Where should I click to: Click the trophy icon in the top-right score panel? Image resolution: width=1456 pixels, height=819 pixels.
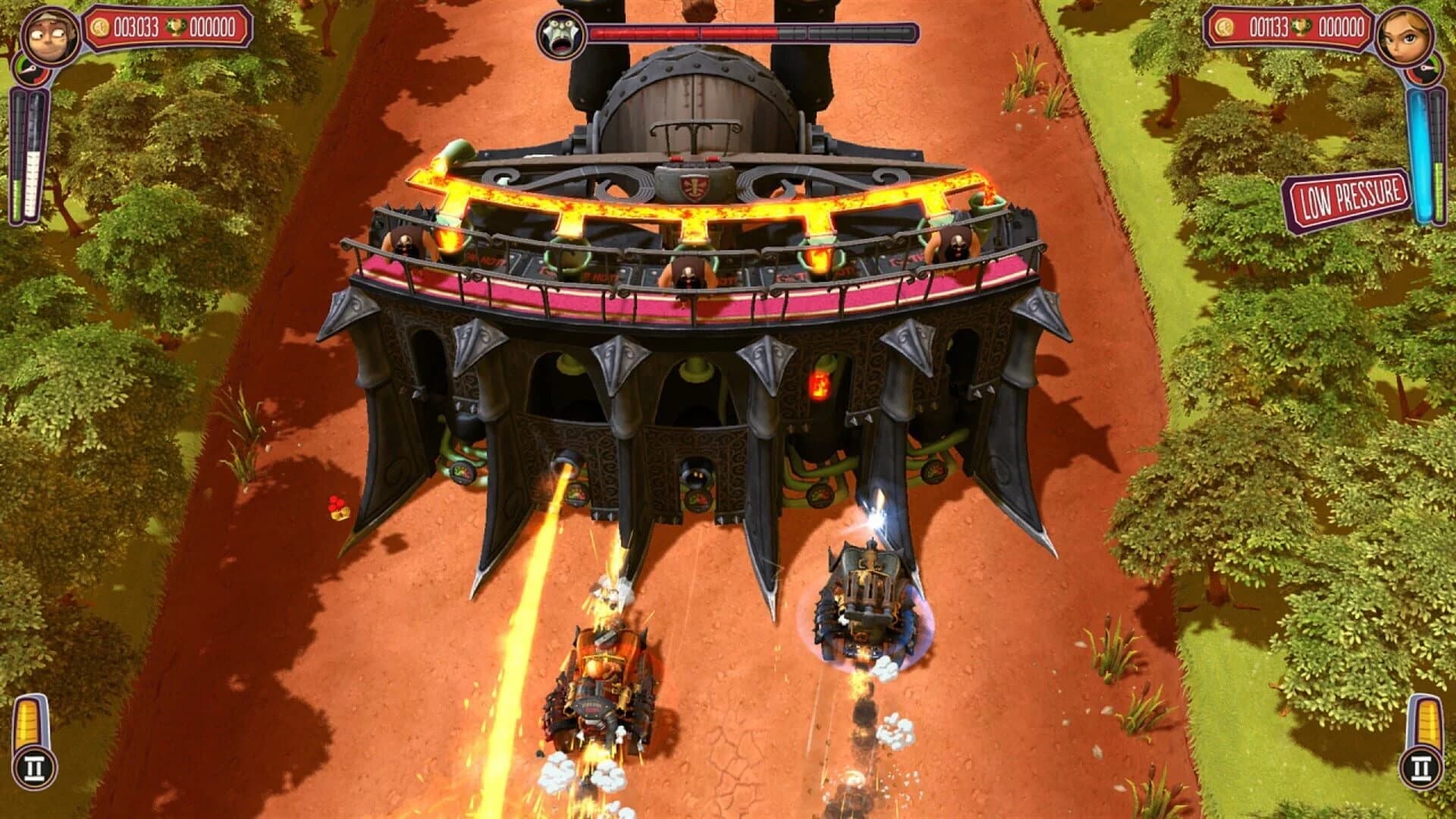pos(1301,28)
